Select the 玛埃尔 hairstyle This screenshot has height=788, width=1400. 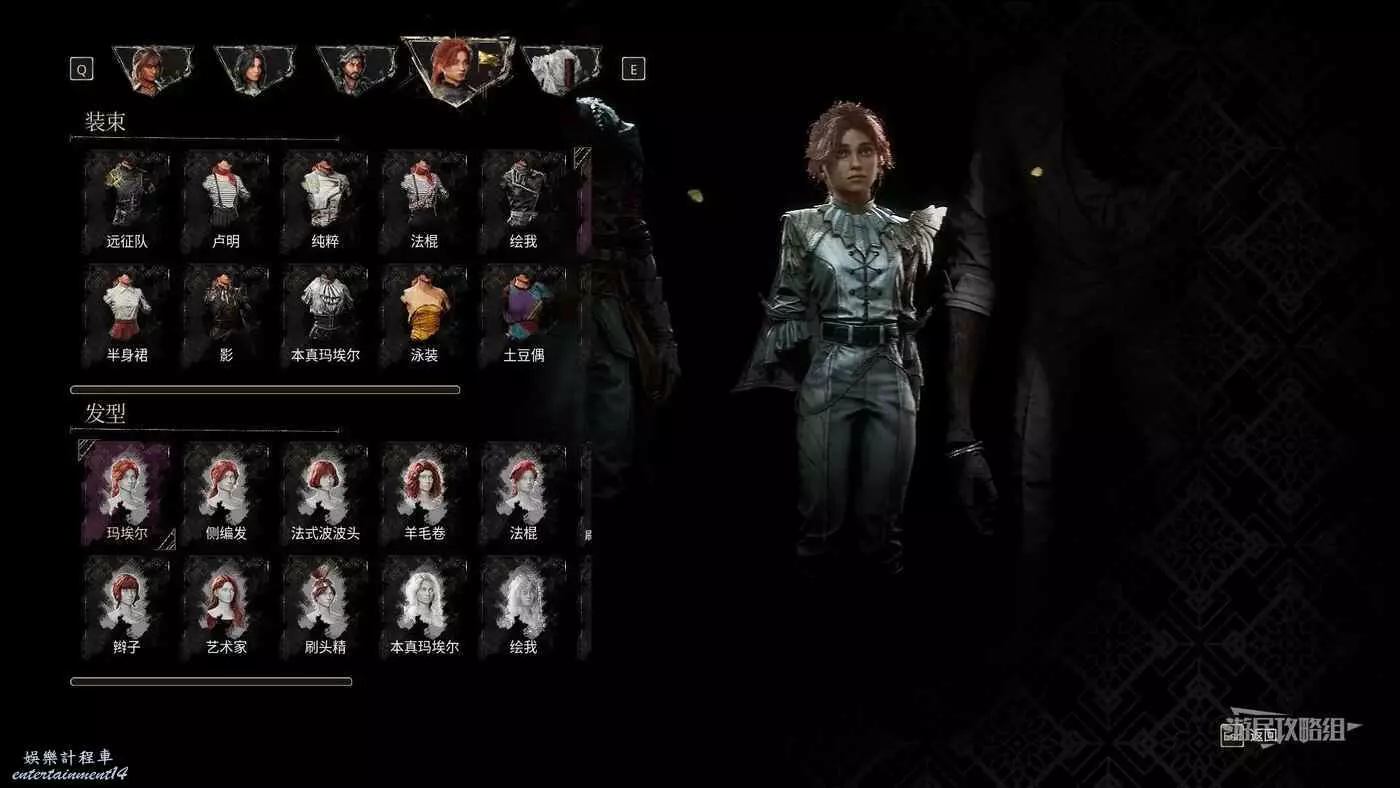tap(127, 493)
